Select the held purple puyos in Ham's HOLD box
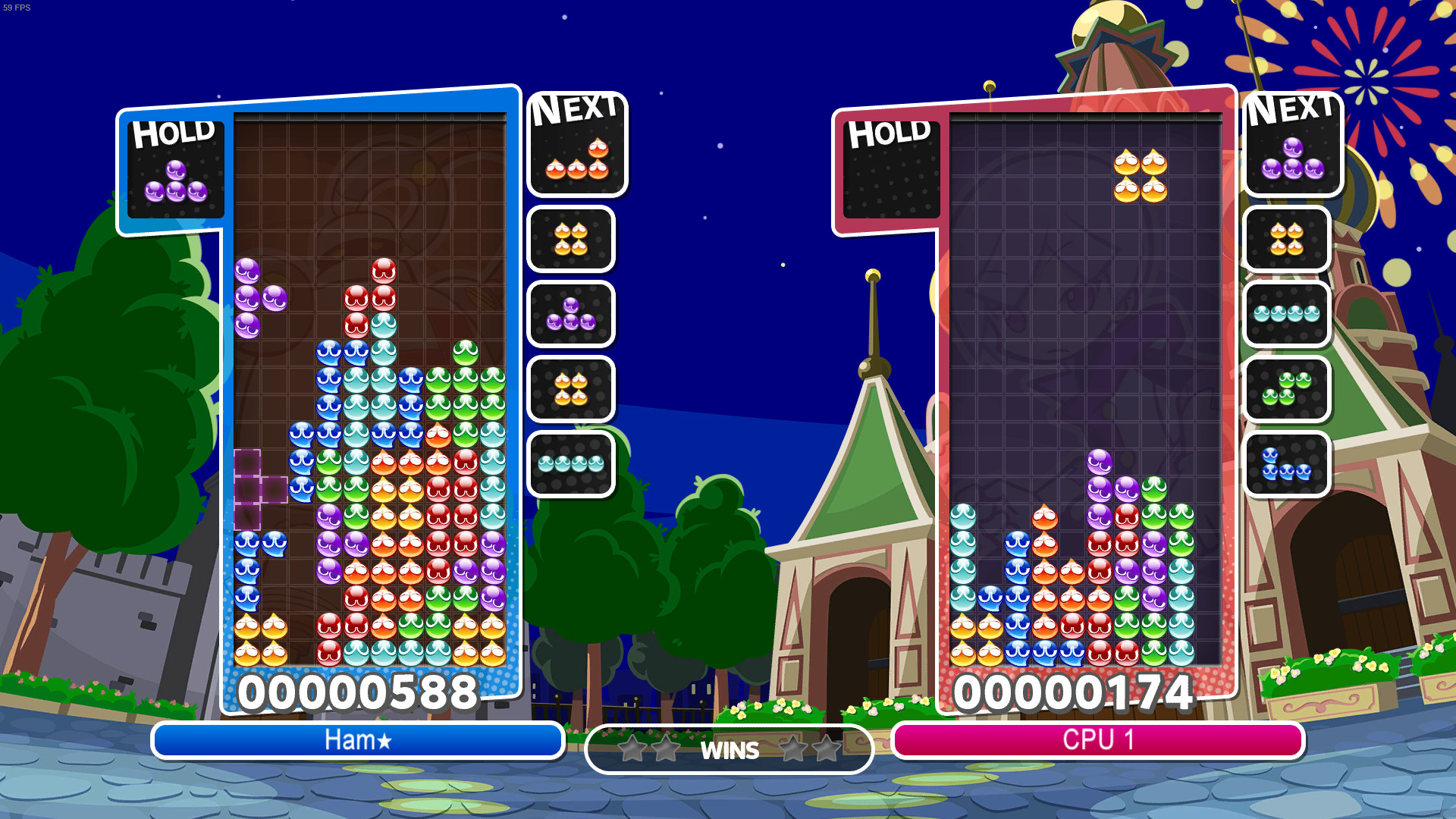The width and height of the screenshot is (1456, 819). (177, 182)
